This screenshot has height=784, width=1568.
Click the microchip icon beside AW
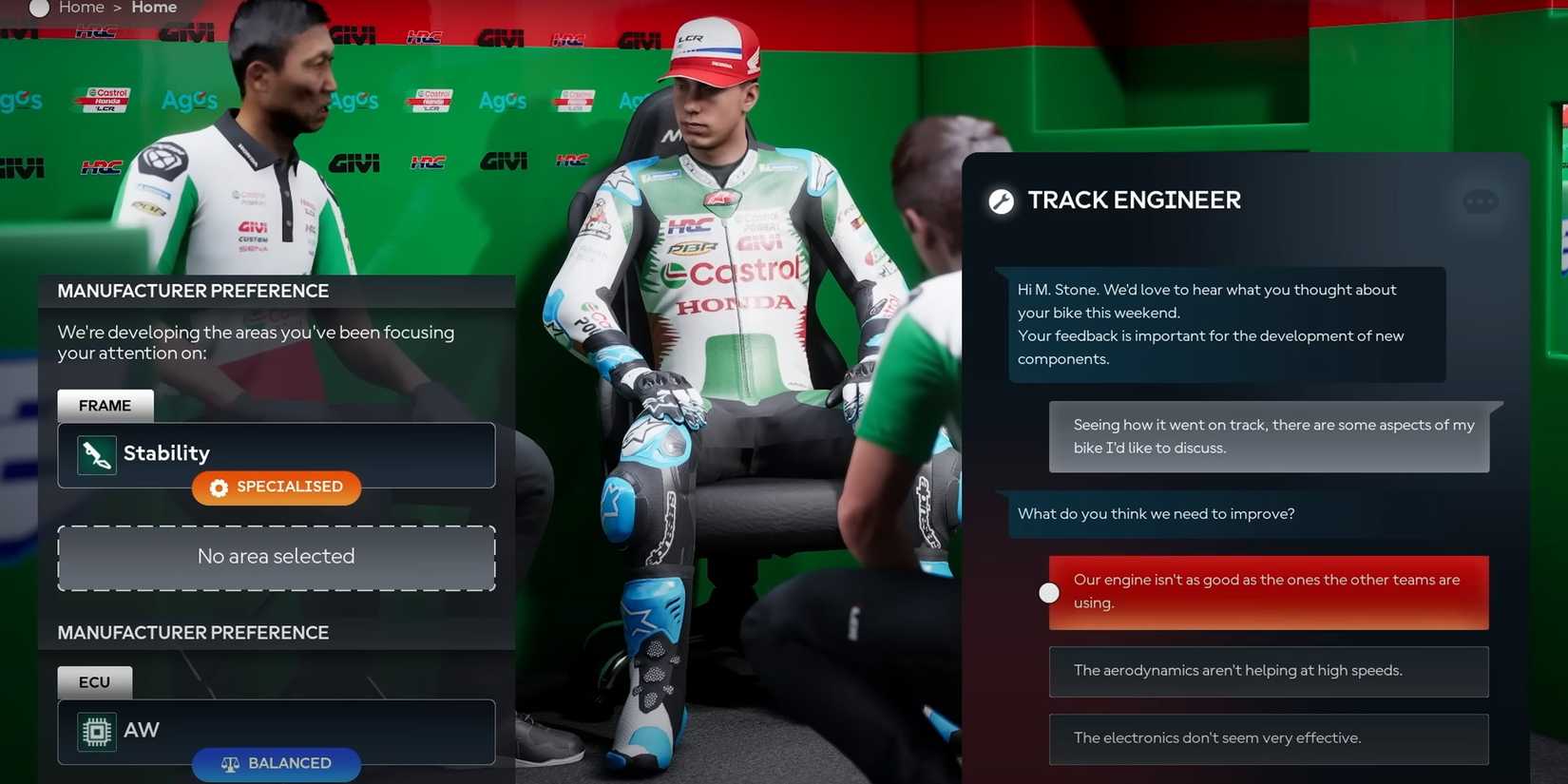[x=96, y=730]
